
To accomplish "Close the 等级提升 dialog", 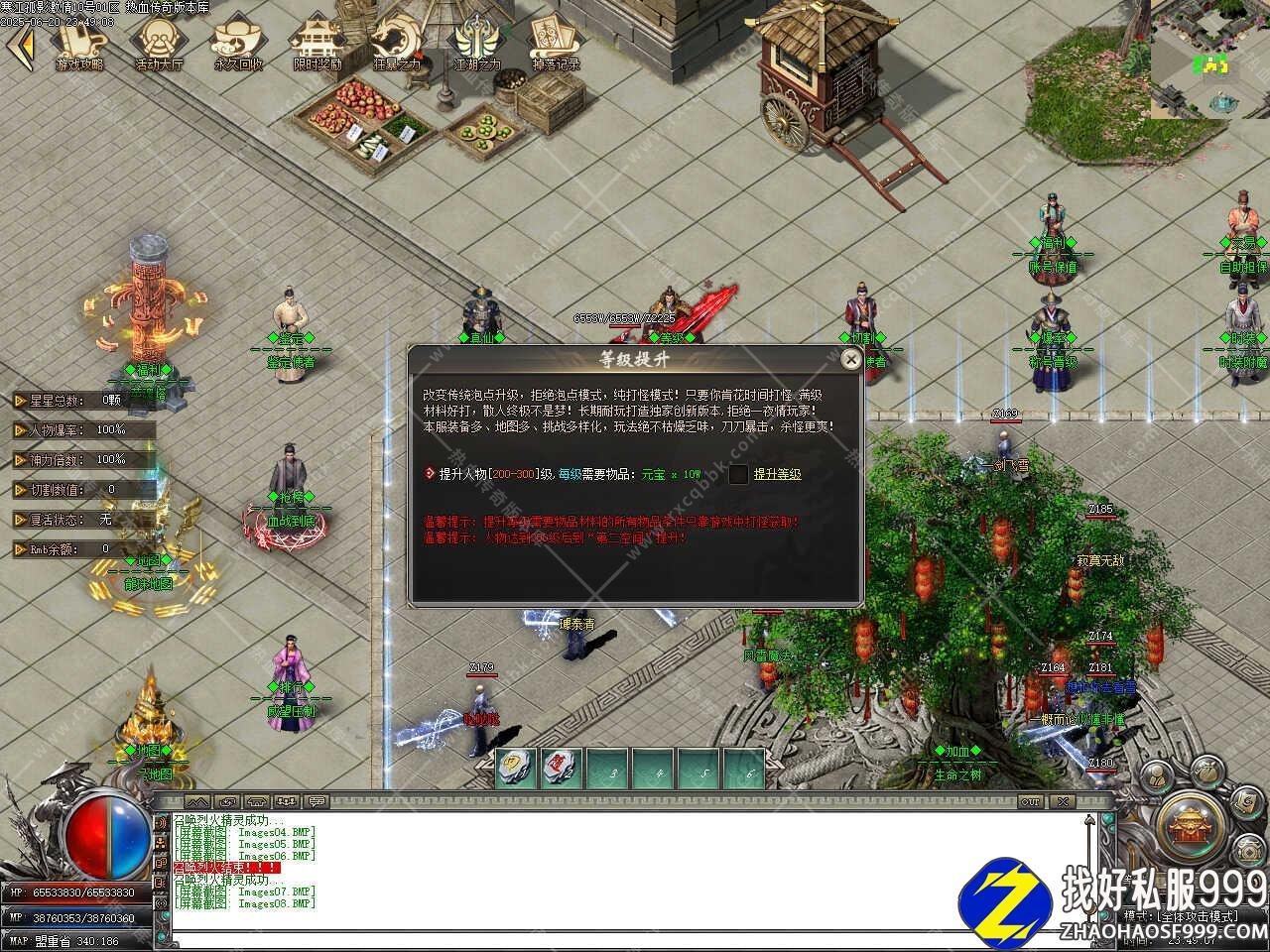I will click(850, 359).
